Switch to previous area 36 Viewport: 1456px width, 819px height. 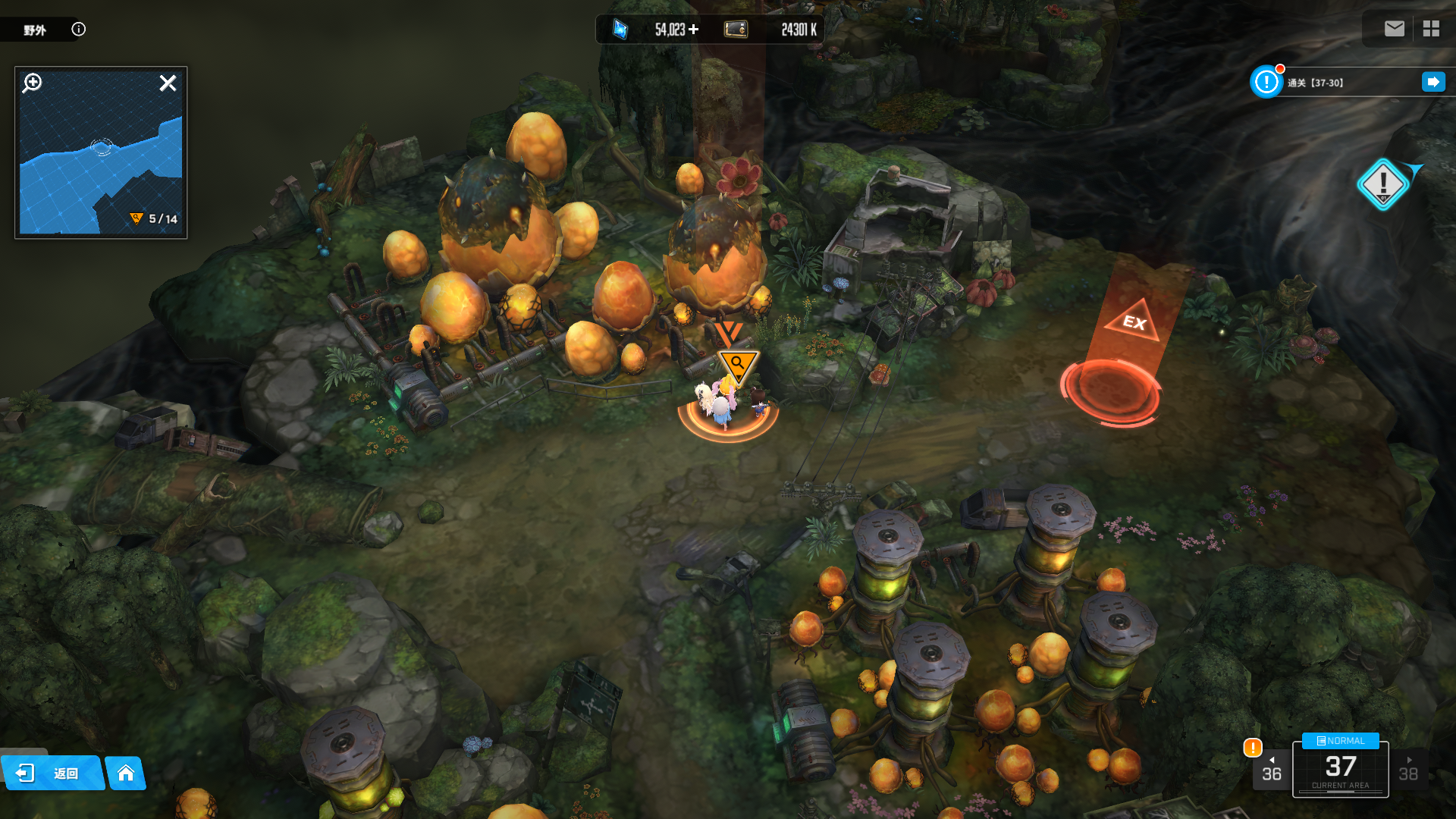[x=1271, y=770]
